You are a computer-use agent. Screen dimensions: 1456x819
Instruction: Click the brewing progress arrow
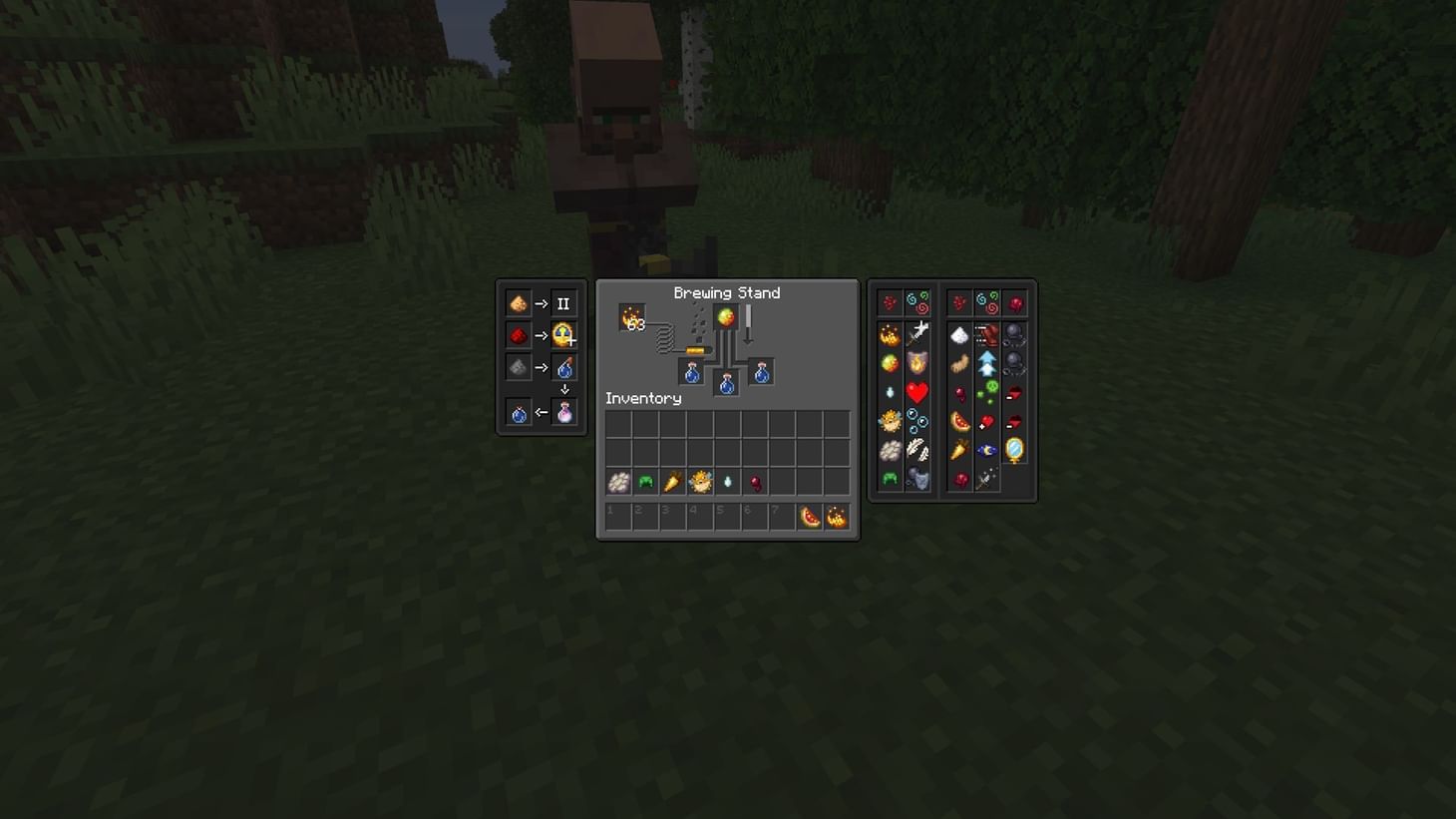747,323
